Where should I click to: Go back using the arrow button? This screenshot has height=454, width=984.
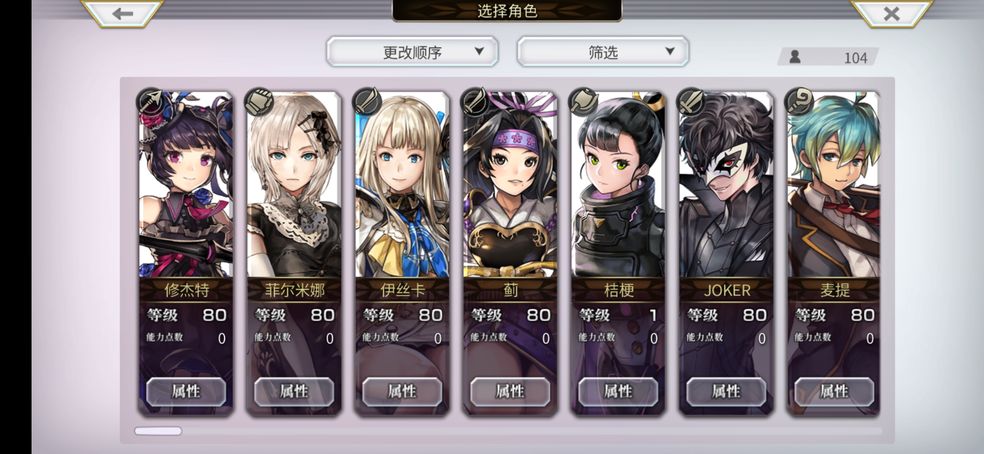pos(122,13)
